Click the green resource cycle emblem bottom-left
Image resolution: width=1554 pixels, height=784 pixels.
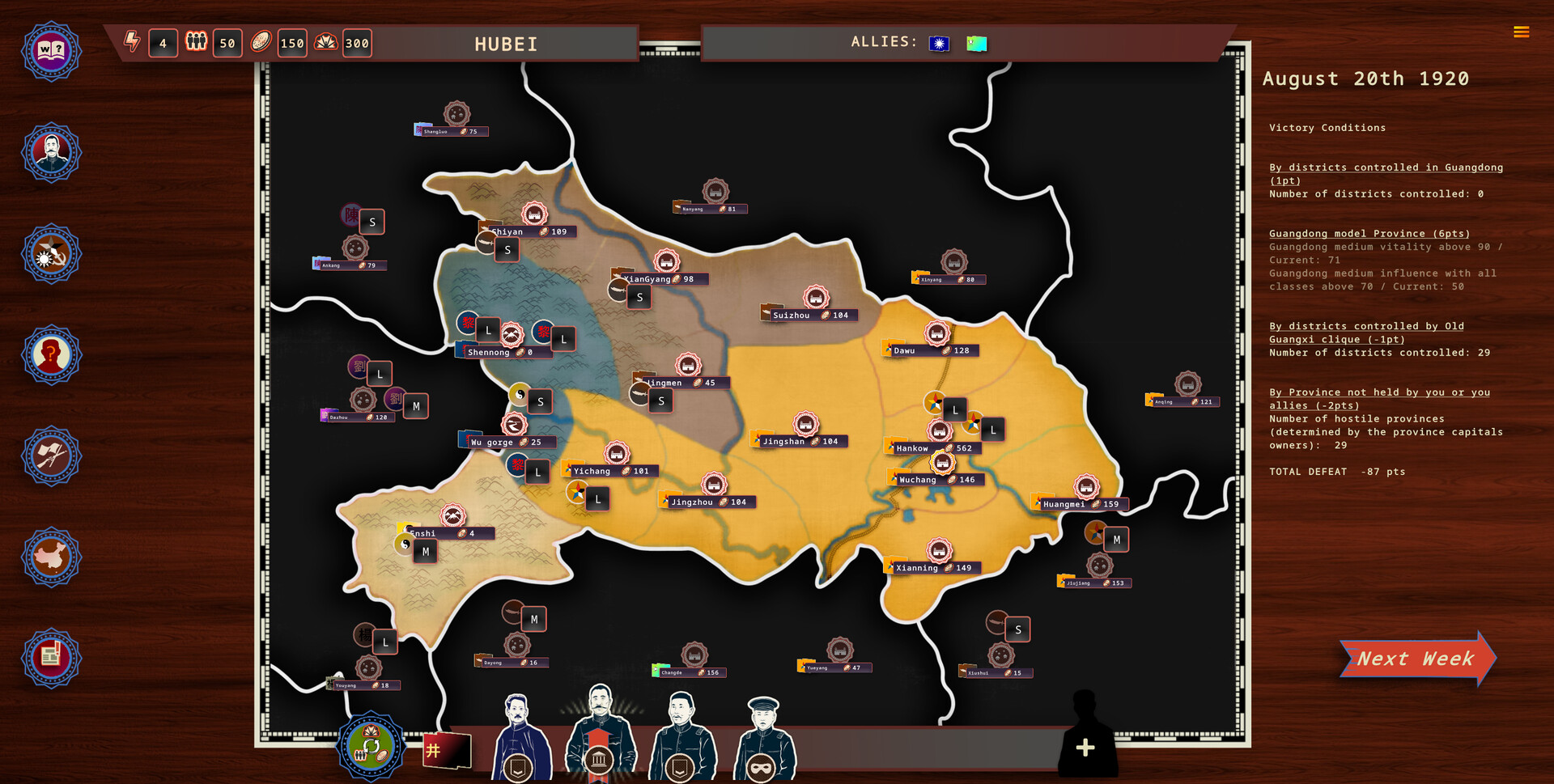pos(371,746)
